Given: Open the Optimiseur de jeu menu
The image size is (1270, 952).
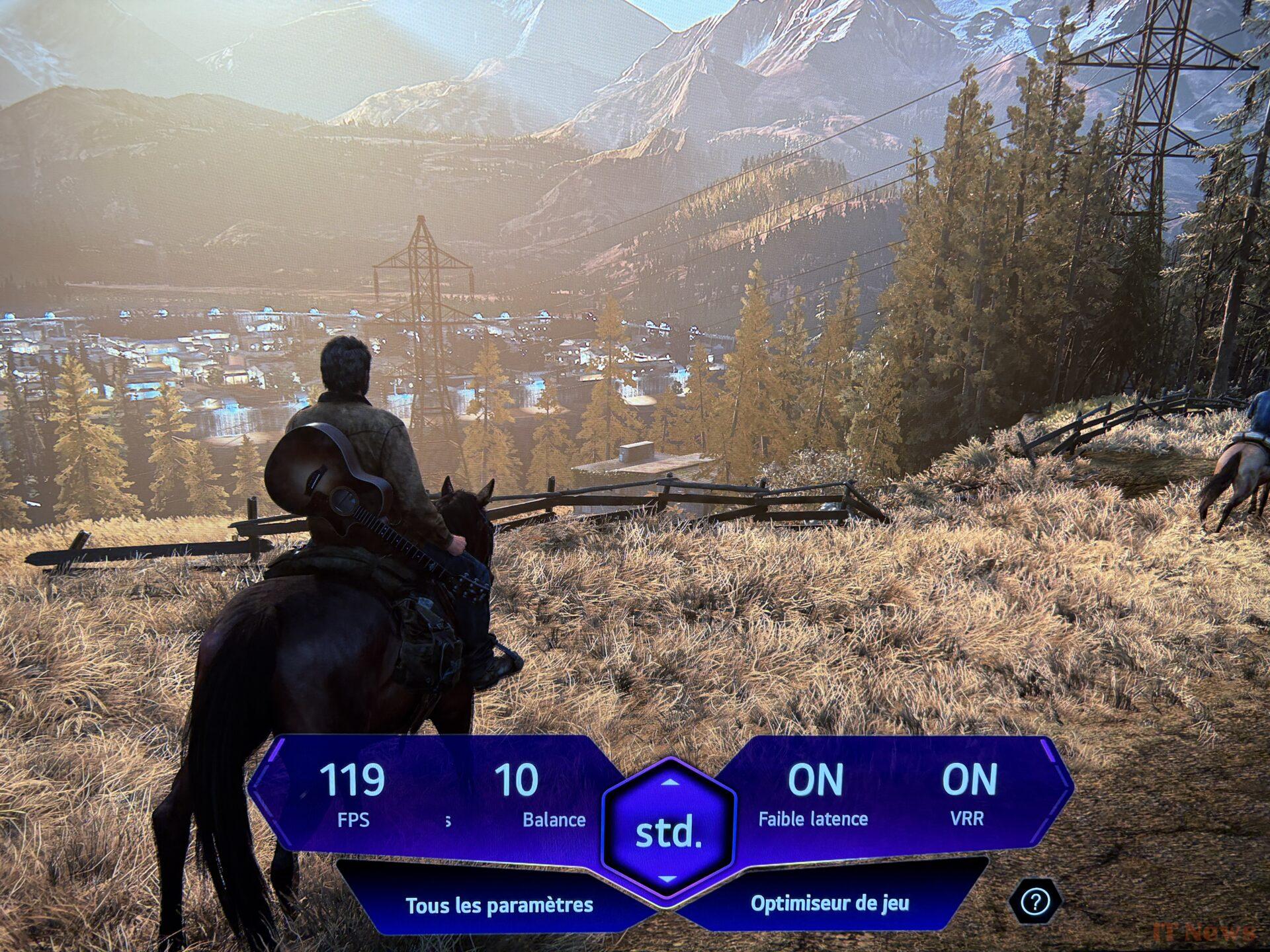Looking at the screenshot, I should tap(829, 904).
